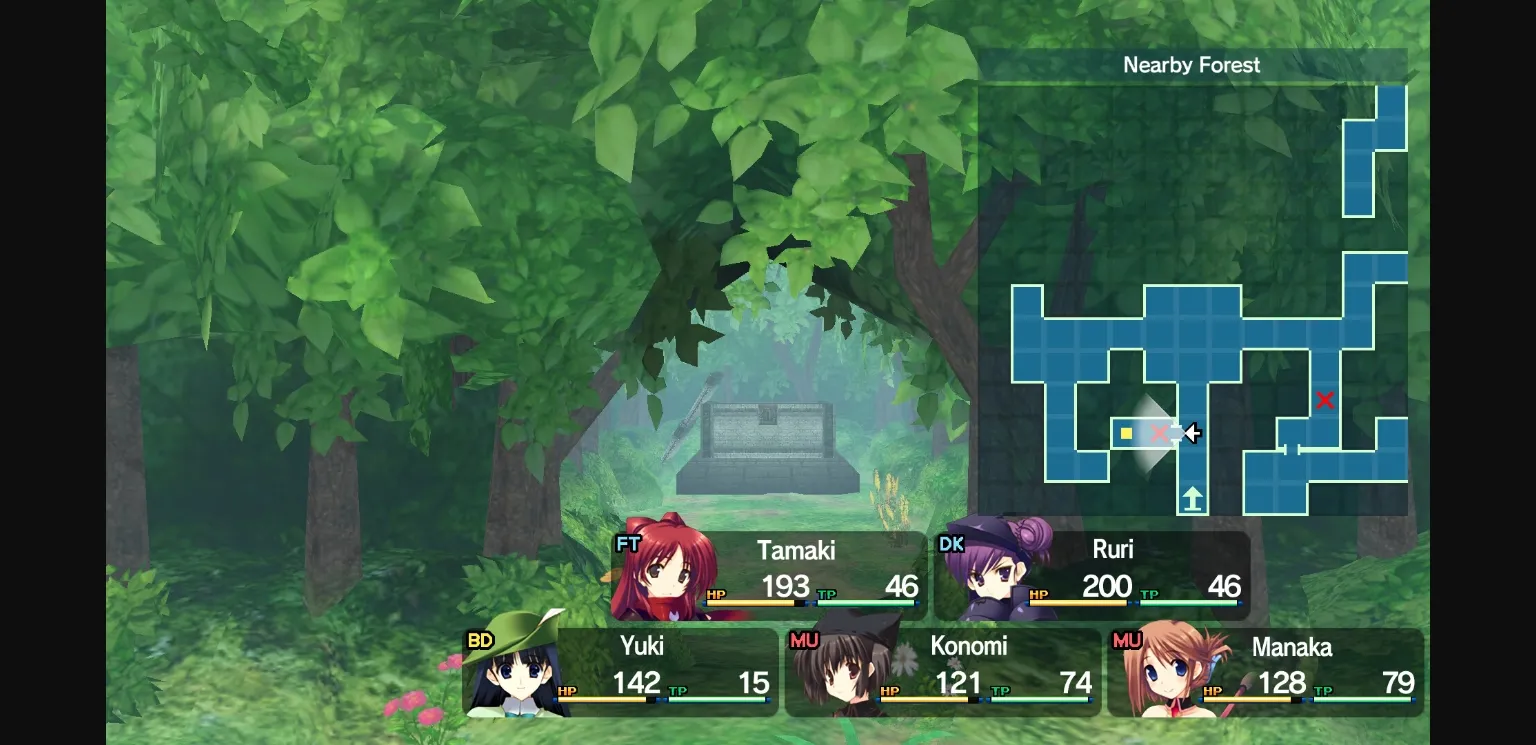This screenshot has height=745, width=1536.
Task: Select the player position arrow on the minimap
Action: click(1191, 433)
